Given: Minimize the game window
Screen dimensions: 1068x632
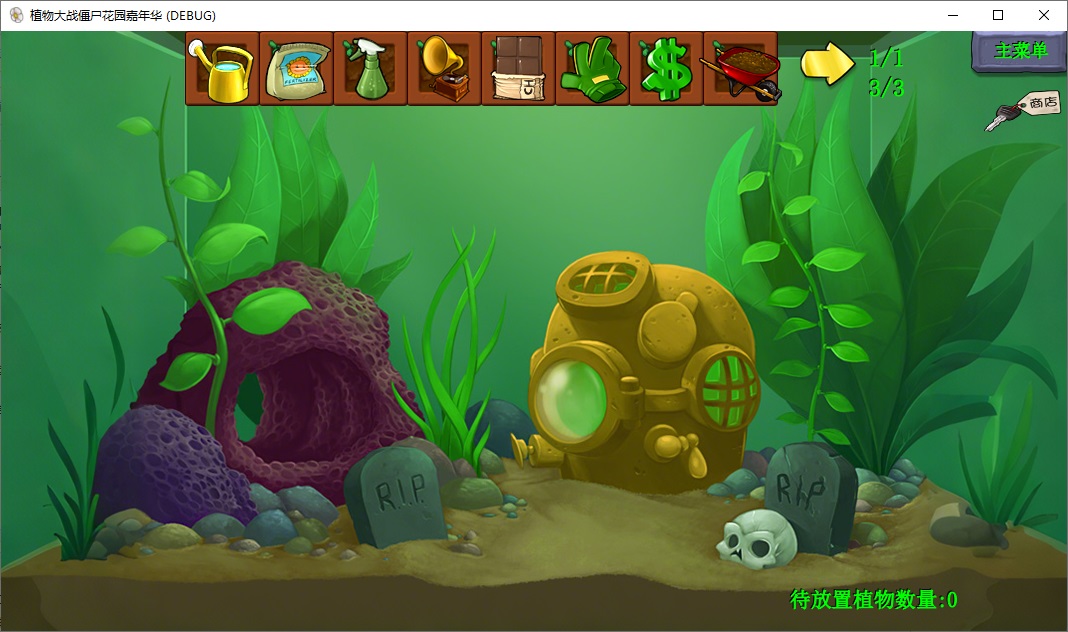Looking at the screenshot, I should point(951,15).
